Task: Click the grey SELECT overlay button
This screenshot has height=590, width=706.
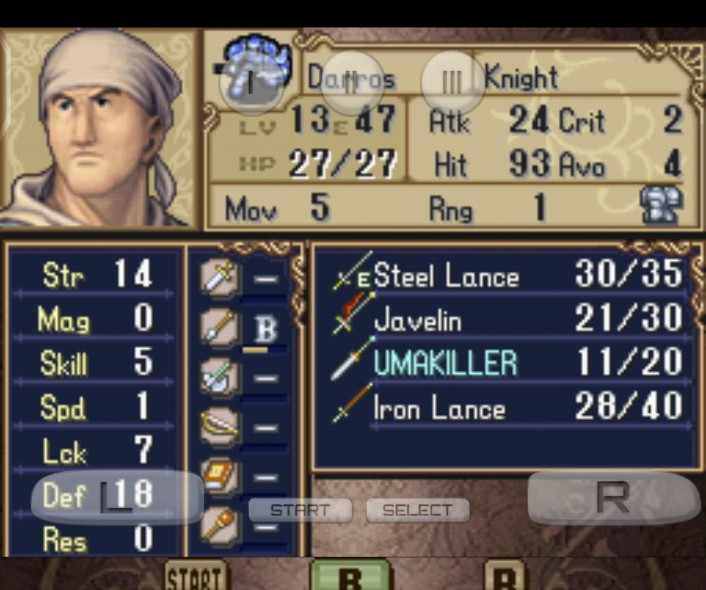Action: [x=417, y=510]
